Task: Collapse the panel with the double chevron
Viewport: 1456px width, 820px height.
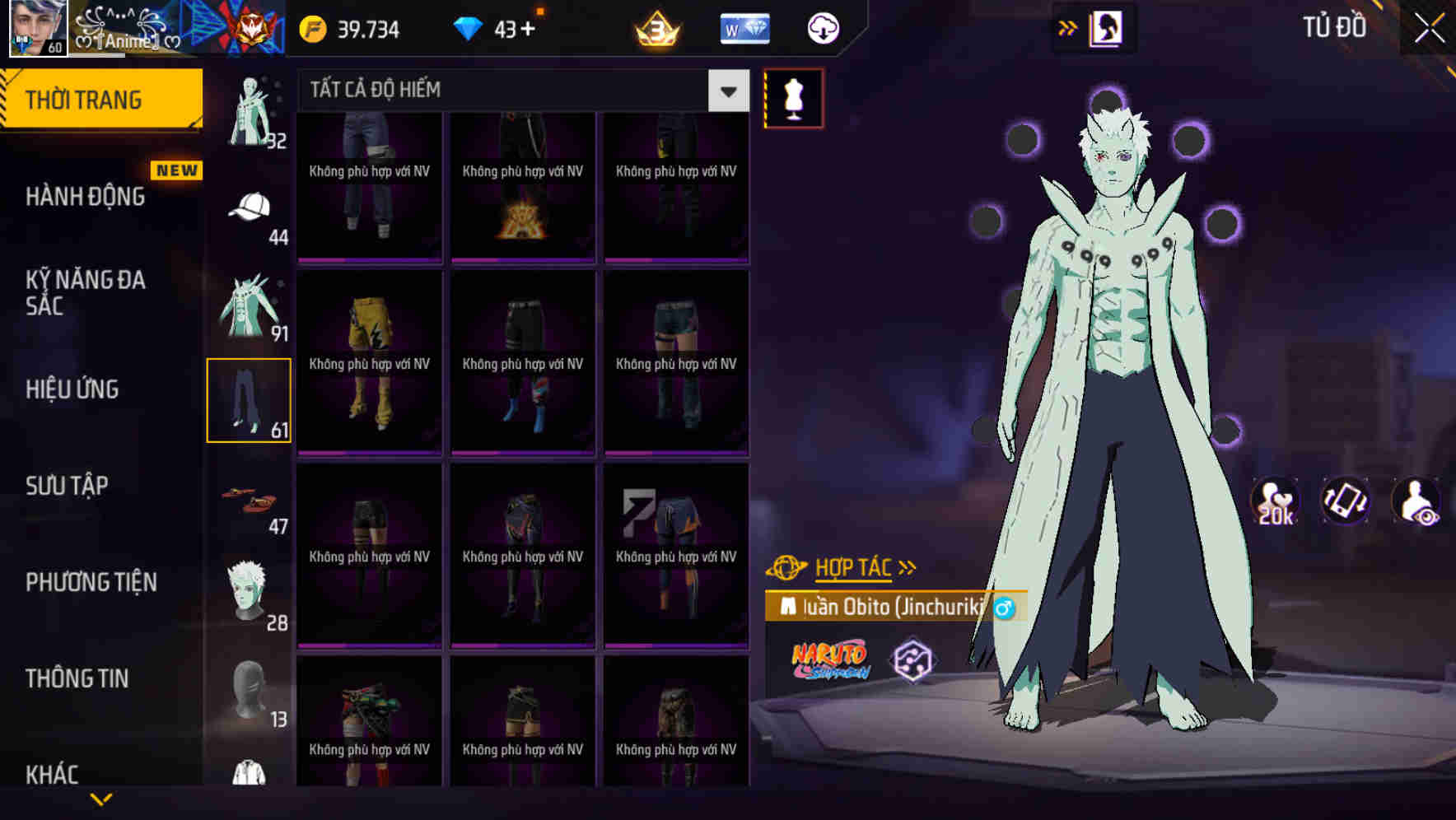Action: click(x=1067, y=26)
